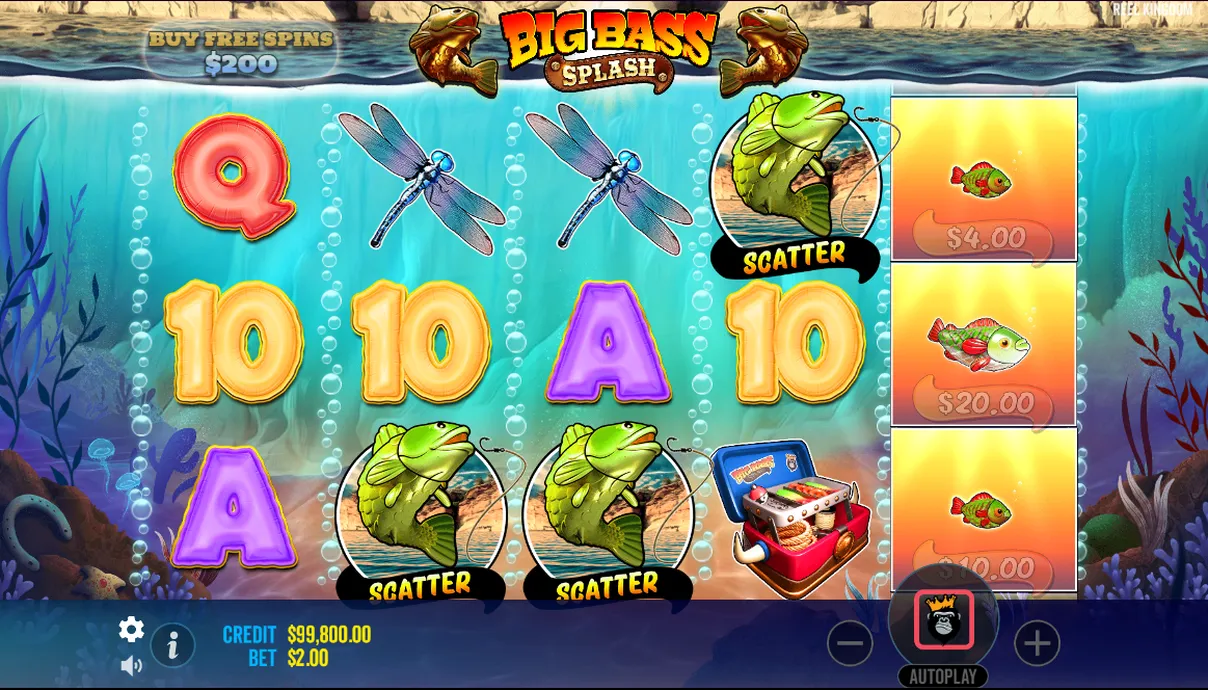This screenshot has height=690, width=1208.
Task: Open the Autoplay options
Action: 943,676
